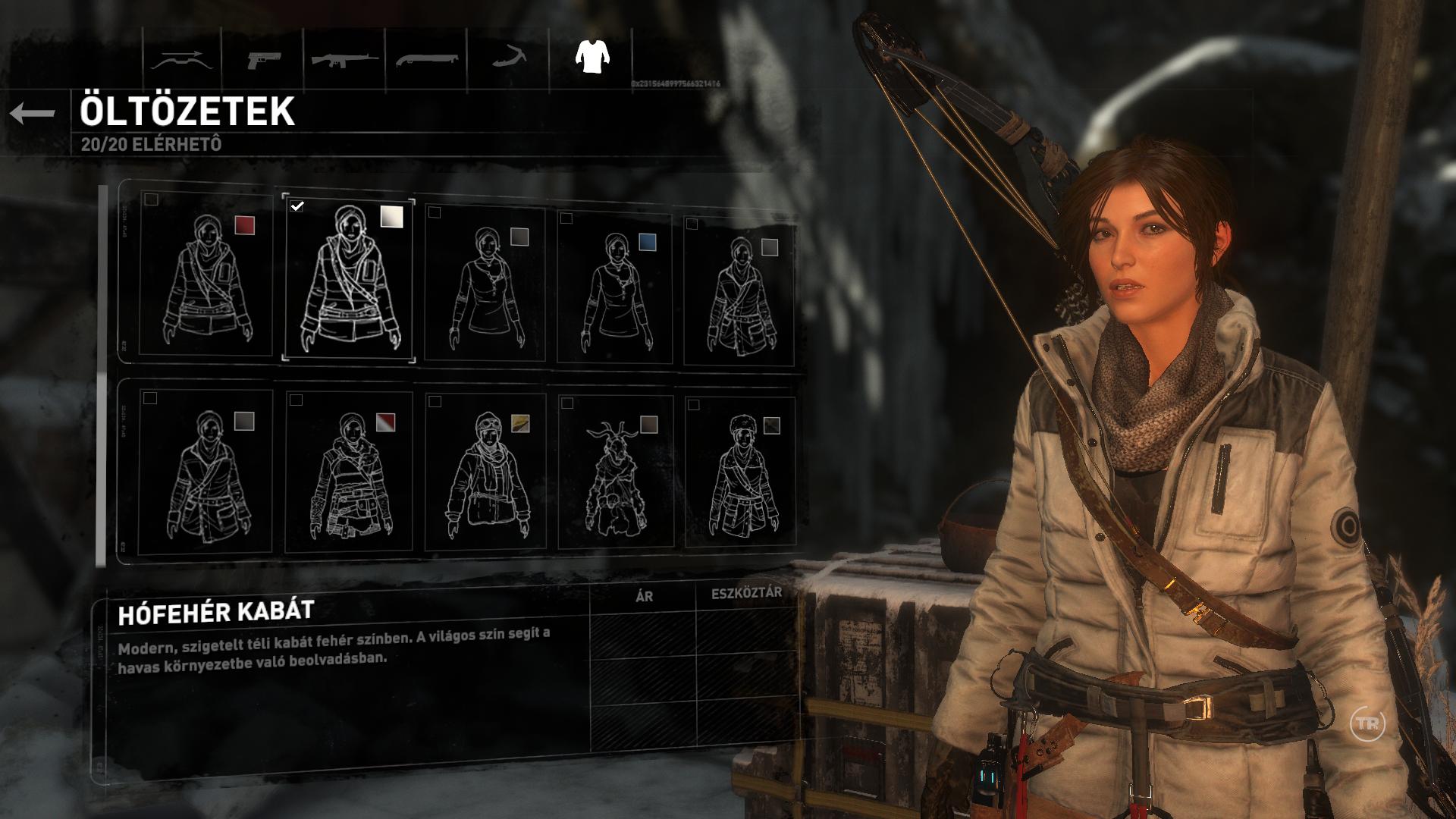Select the rifle category tab
Image resolution: width=1456 pixels, height=819 pixels.
tap(345, 58)
